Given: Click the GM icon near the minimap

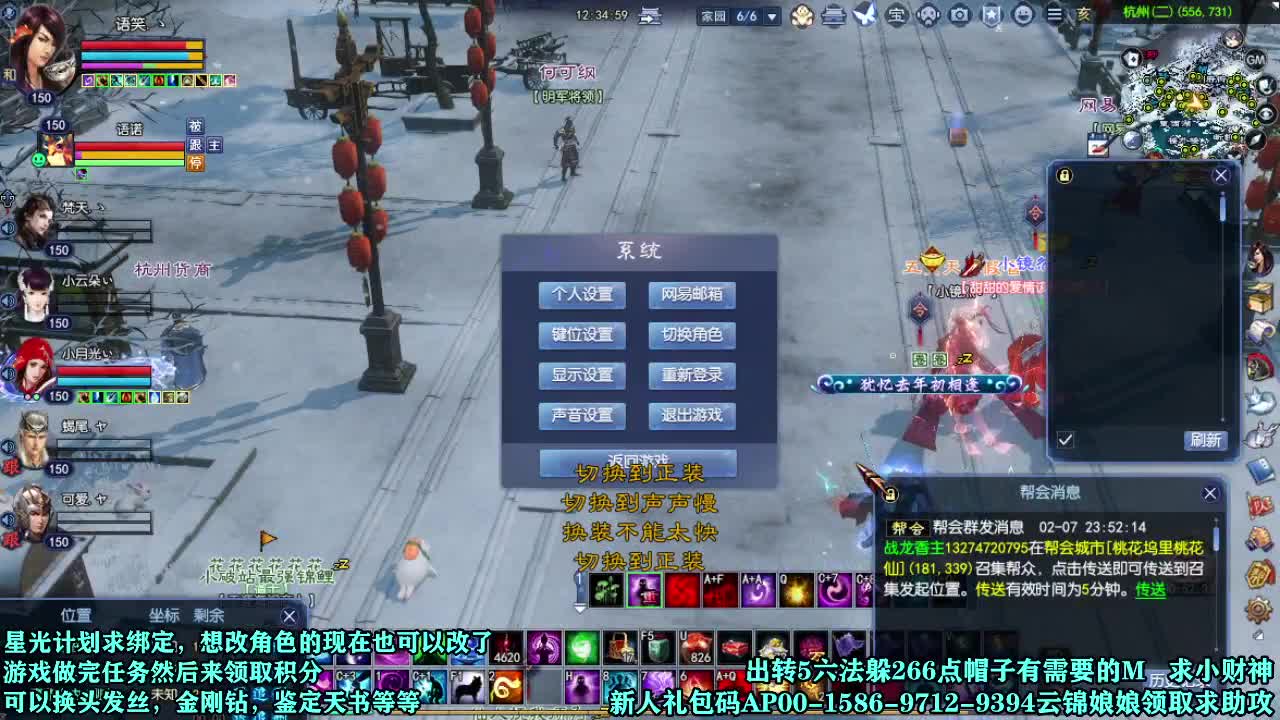Looking at the screenshot, I should click(1255, 59).
